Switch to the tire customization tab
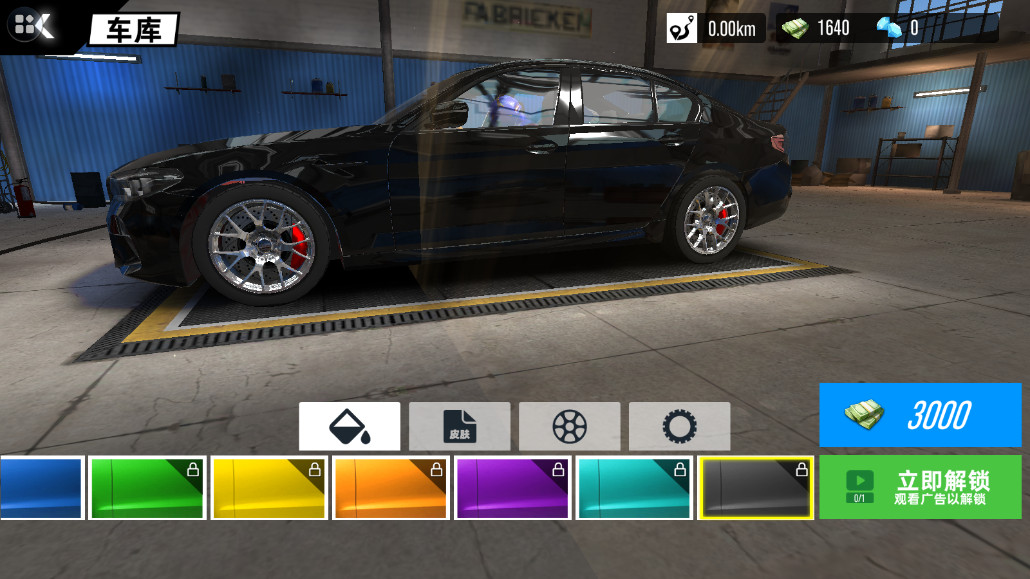This screenshot has width=1030, height=579. pyautogui.click(x=680, y=427)
